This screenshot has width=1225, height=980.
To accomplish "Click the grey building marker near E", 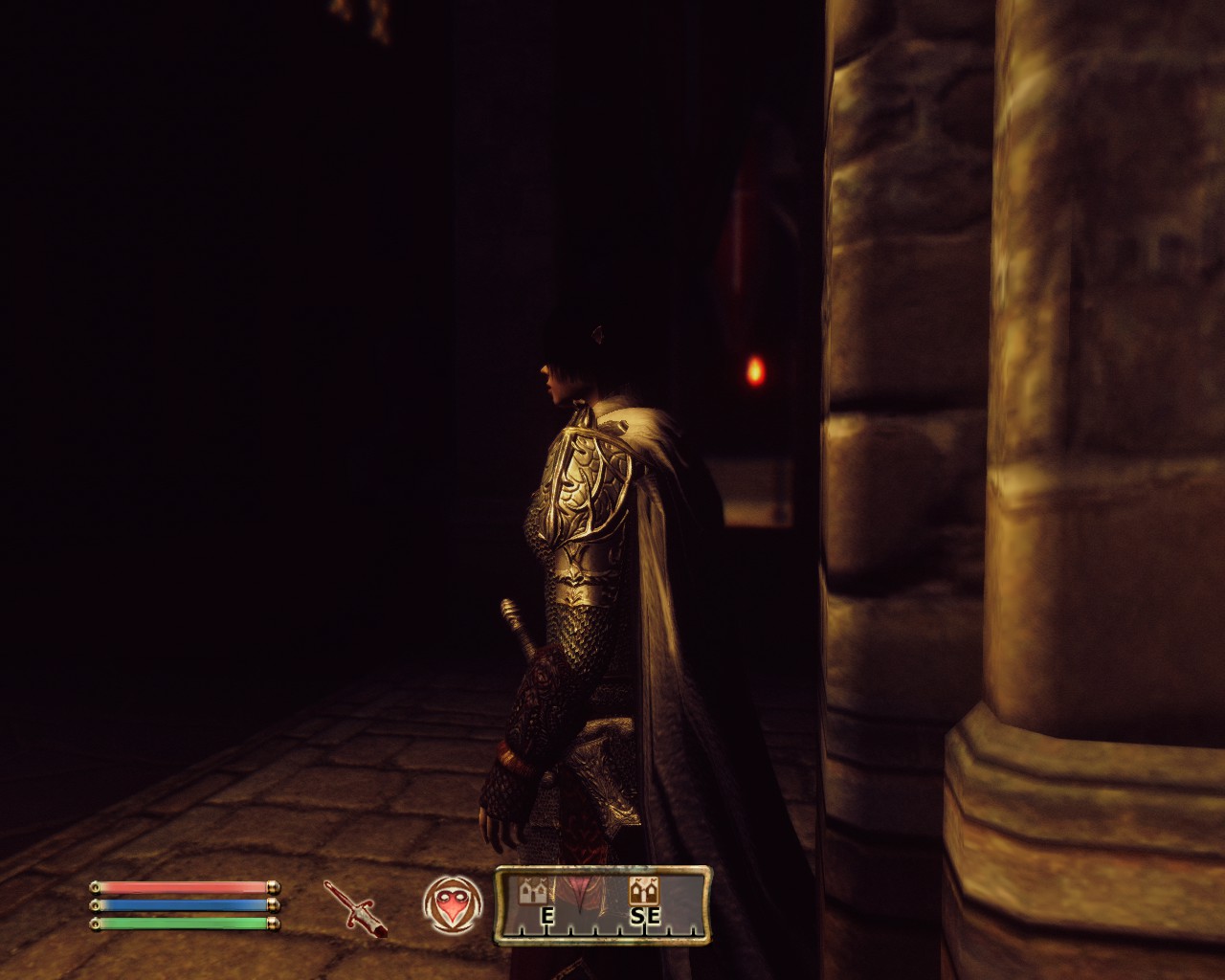I will (x=532, y=891).
